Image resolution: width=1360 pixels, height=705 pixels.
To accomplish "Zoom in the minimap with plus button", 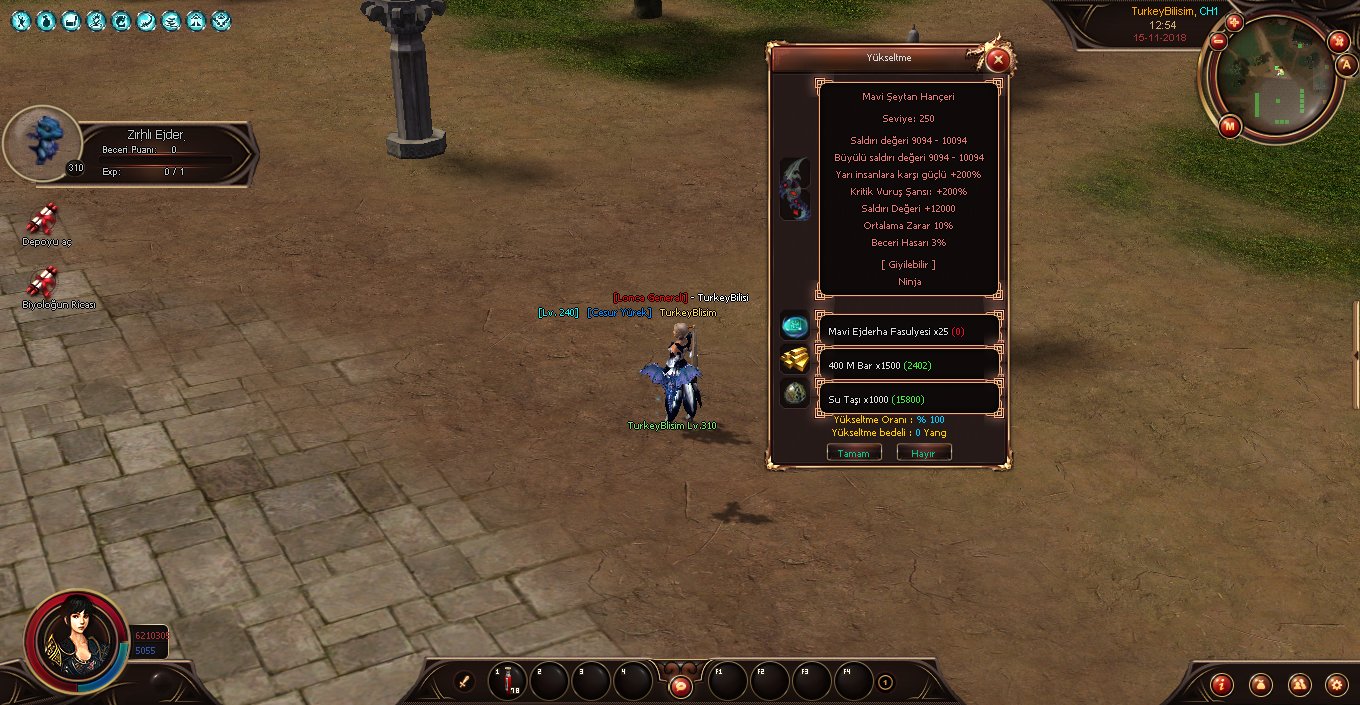I will [1234, 22].
